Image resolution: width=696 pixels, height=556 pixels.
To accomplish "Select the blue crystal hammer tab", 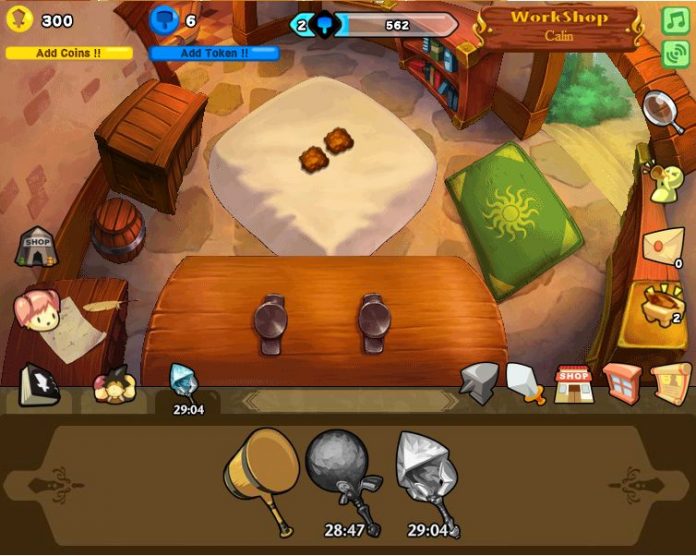I will (185, 385).
